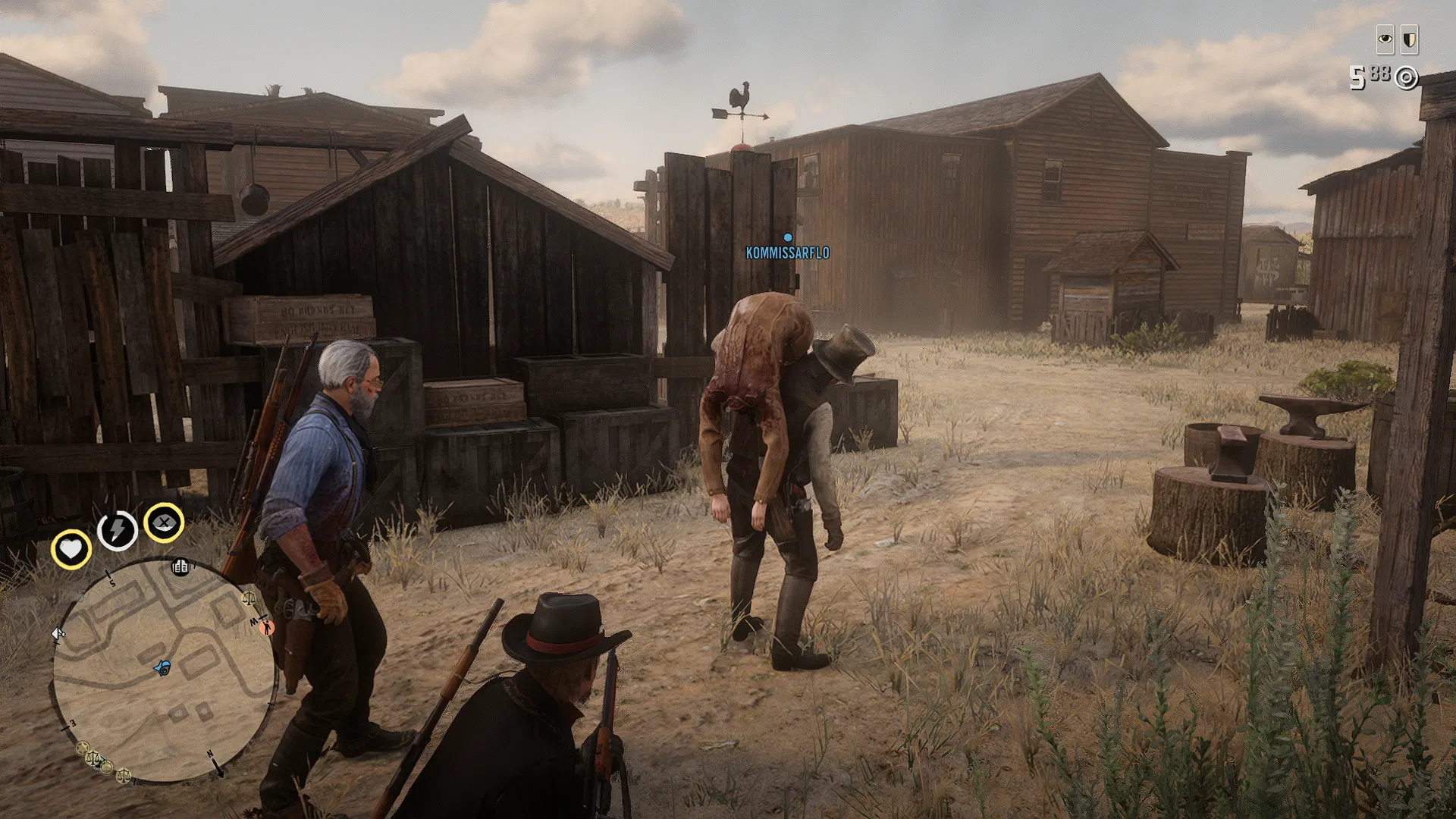Select the blue player arrow on minimap
1456x819 pixels.
click(162, 668)
